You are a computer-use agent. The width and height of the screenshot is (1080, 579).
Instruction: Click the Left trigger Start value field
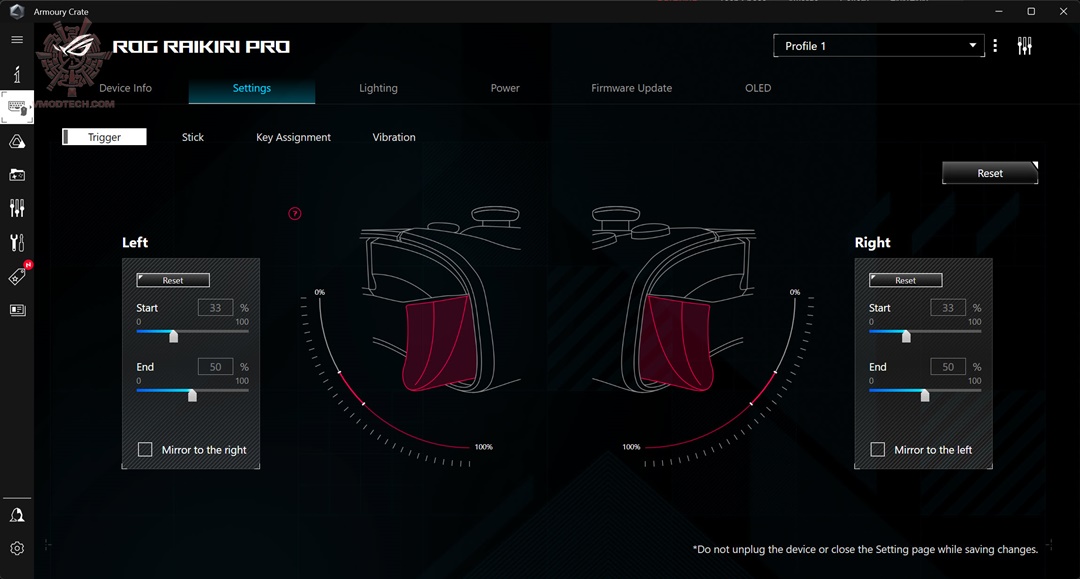[x=215, y=308]
